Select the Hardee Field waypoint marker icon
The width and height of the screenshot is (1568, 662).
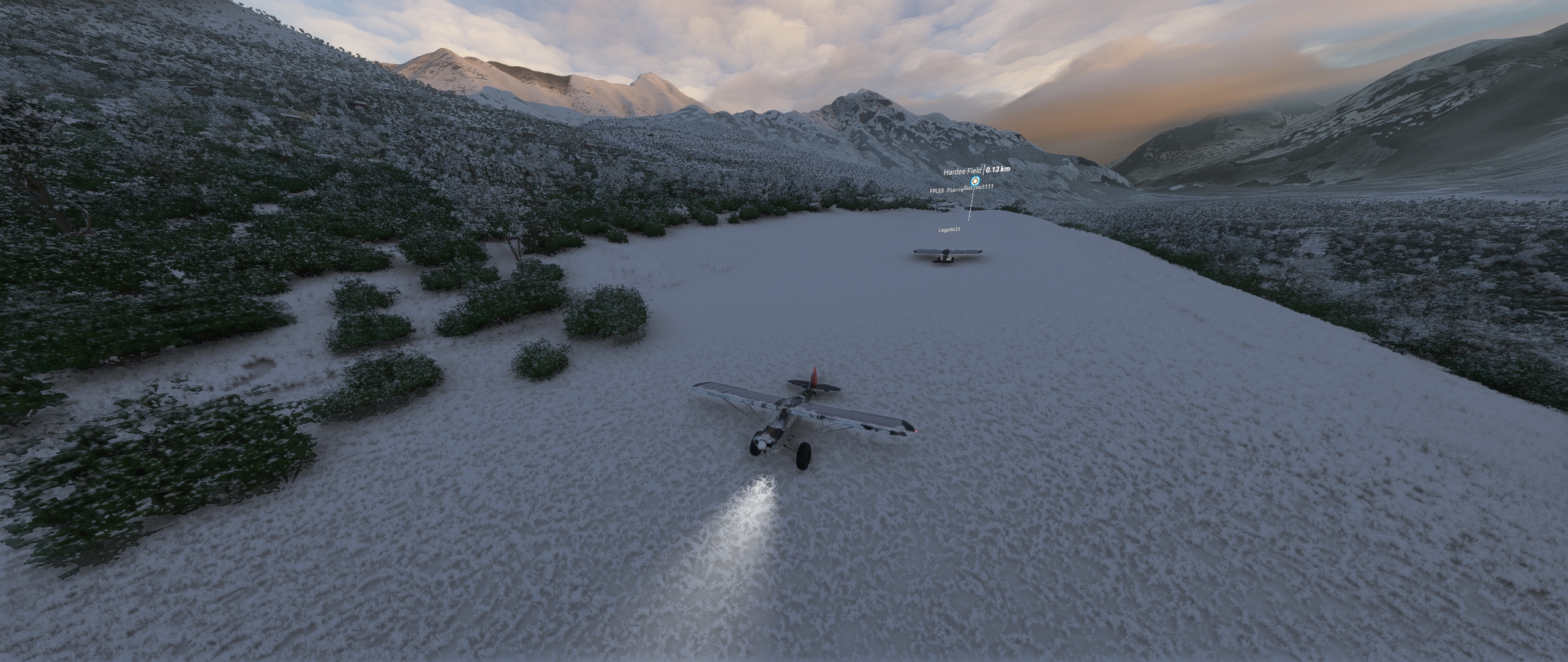point(976,181)
